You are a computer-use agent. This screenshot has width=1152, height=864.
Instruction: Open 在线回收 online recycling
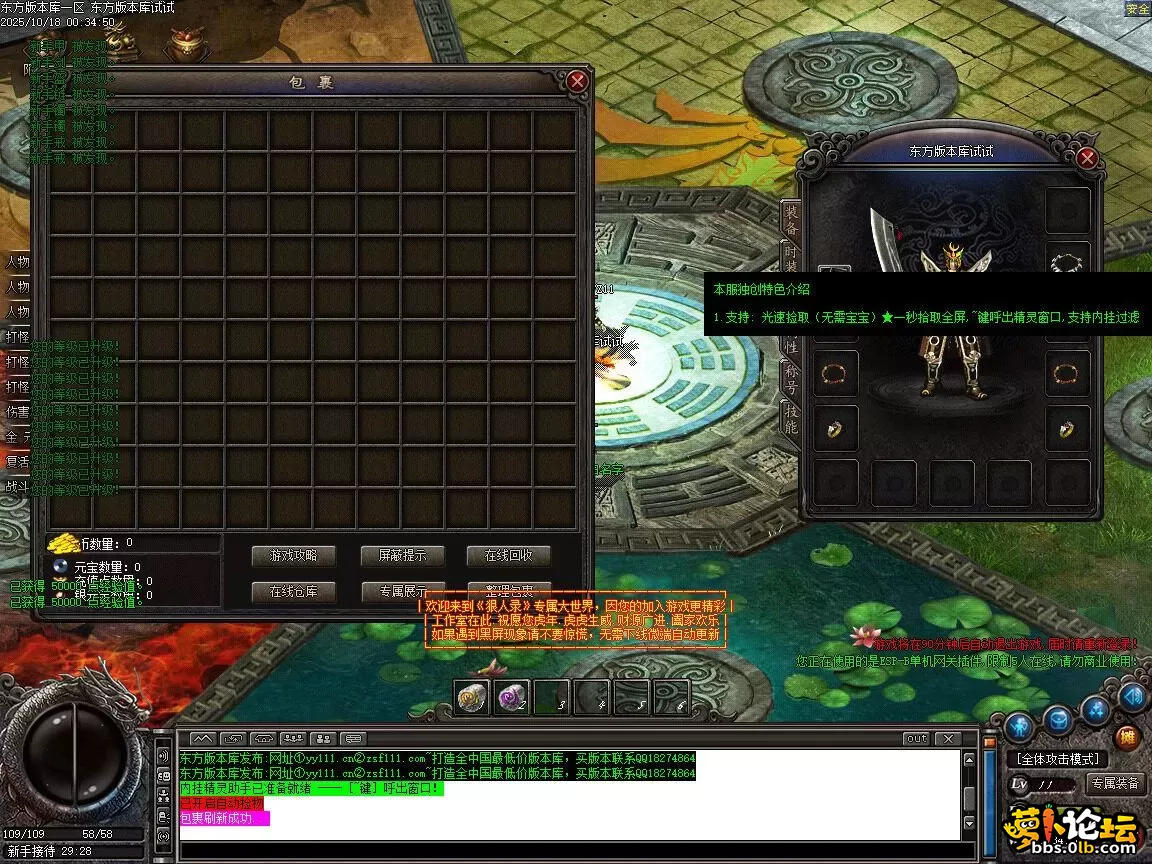509,555
